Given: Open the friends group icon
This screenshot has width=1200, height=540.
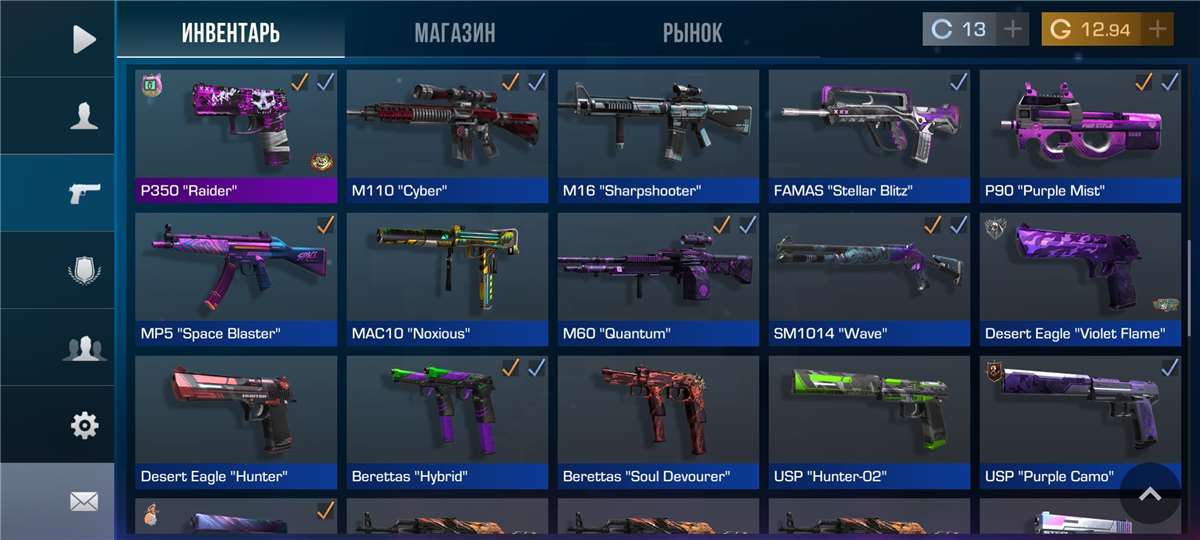Looking at the screenshot, I should (x=84, y=348).
